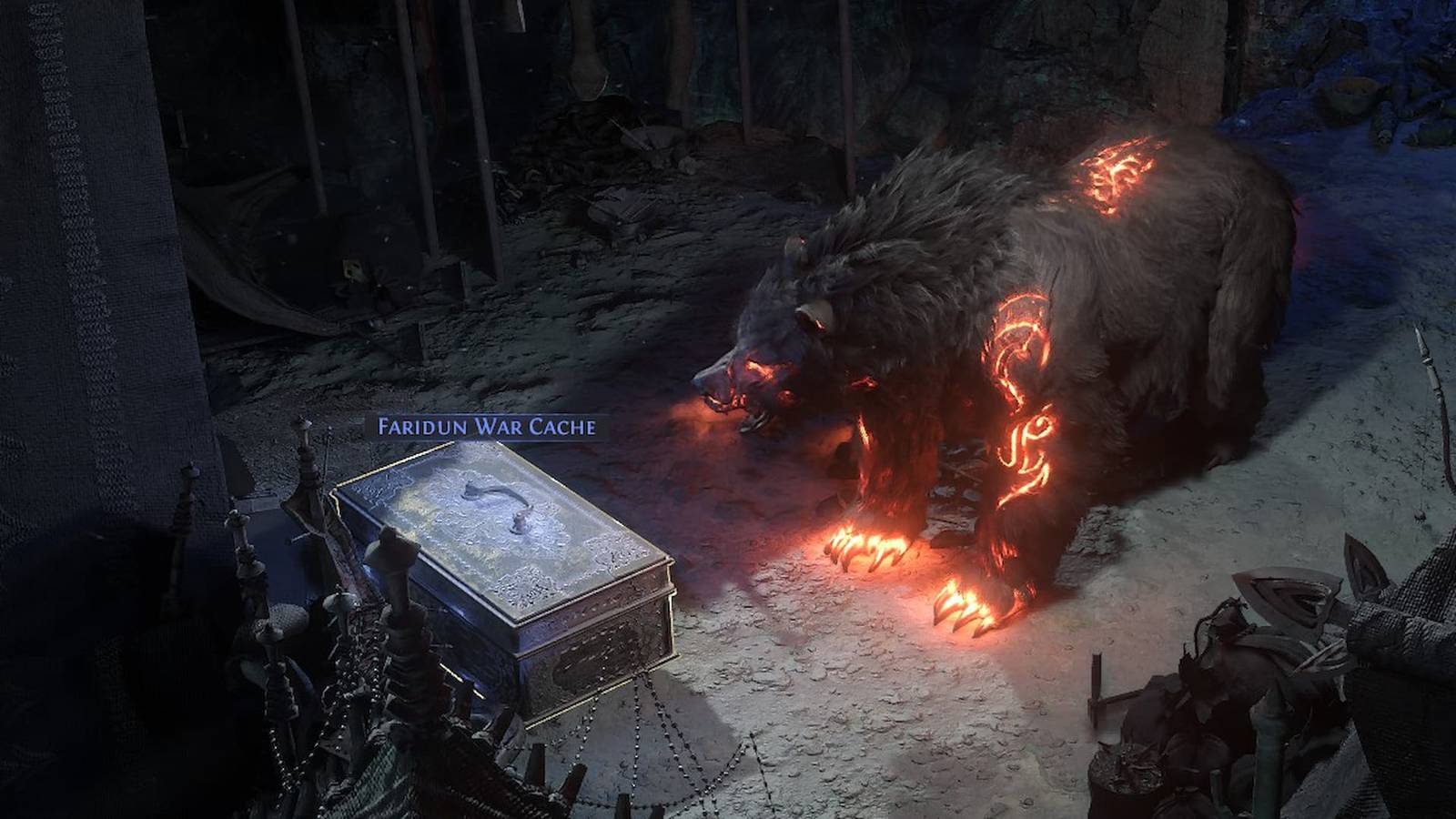Viewport: 1456px width, 819px height.
Task: Open the Faridun War Cache chest
Action: point(510,564)
